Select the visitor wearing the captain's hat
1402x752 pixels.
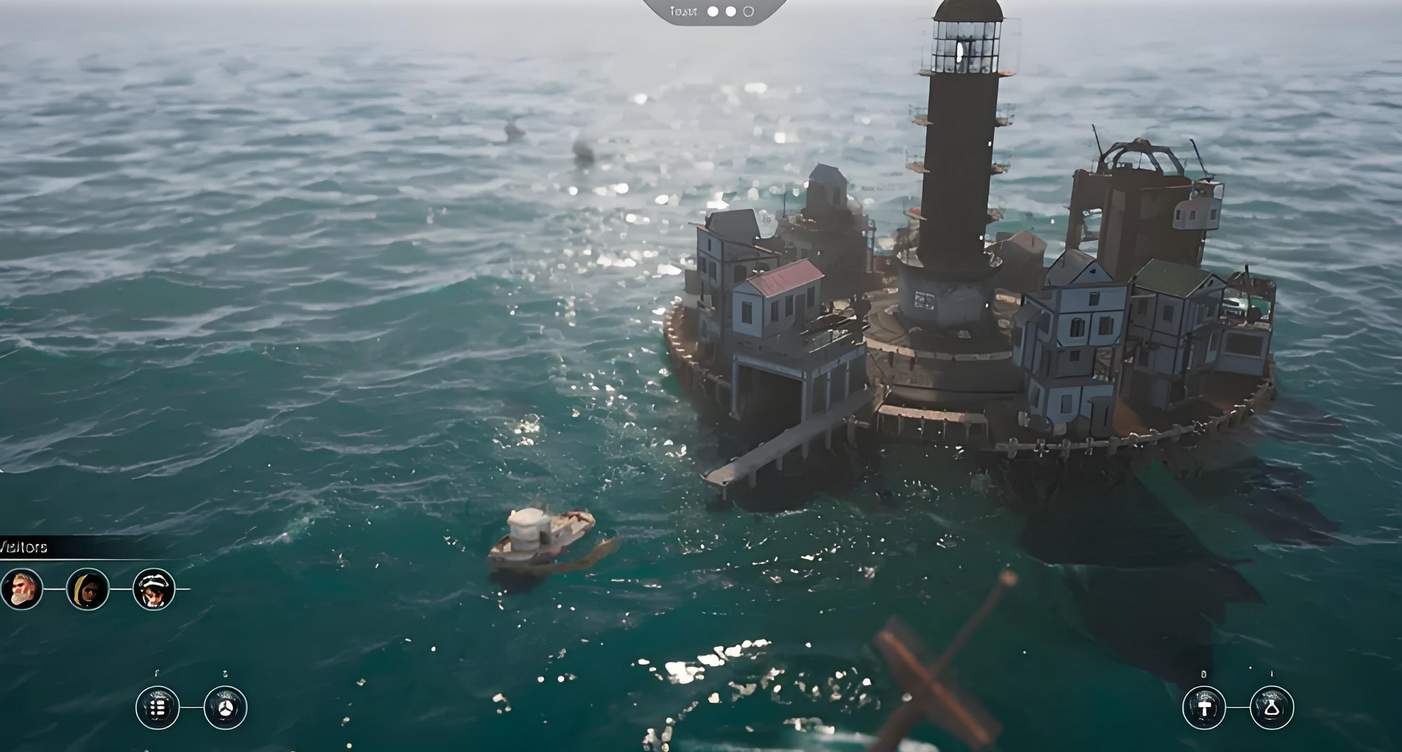pos(154,589)
